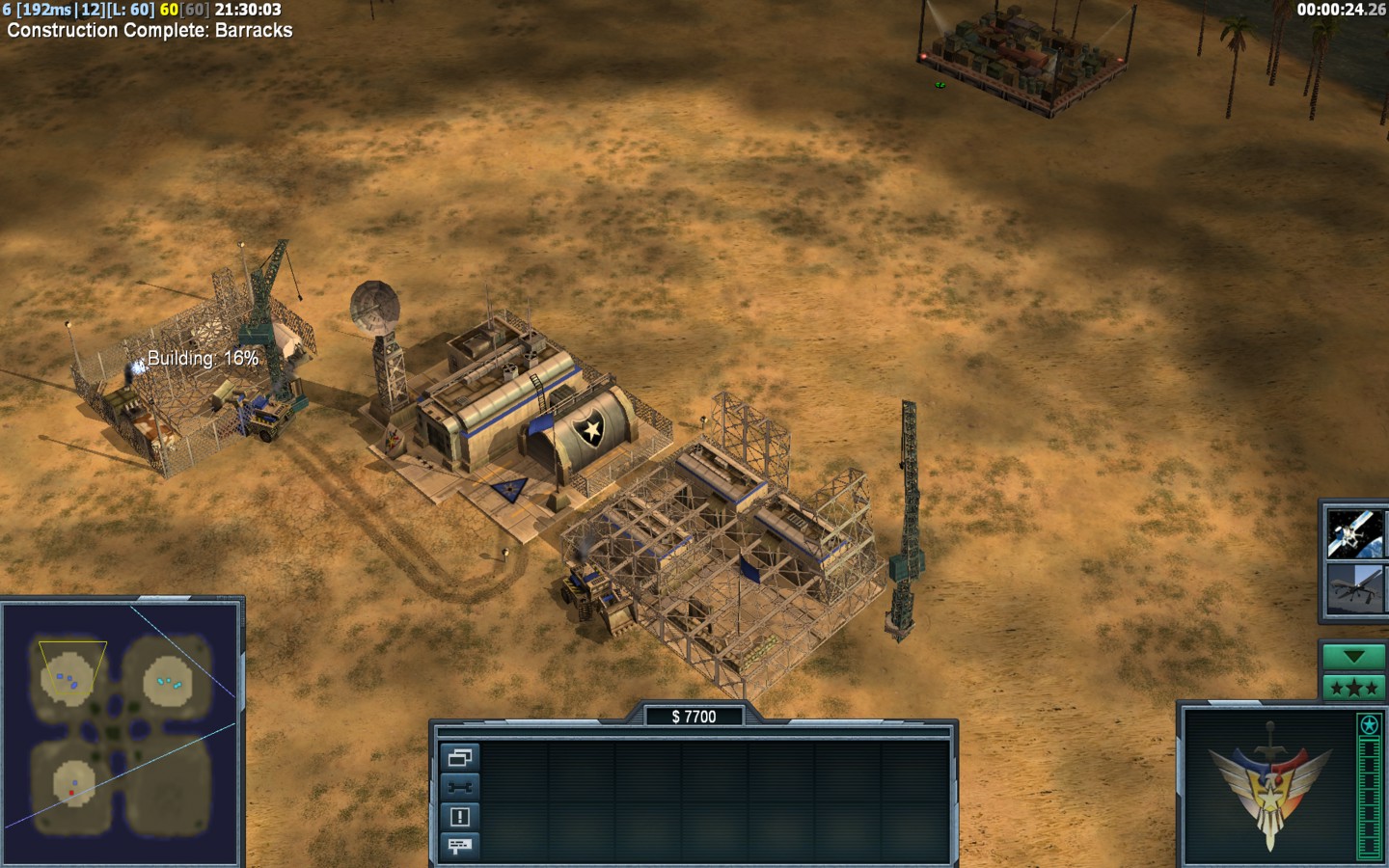Click the exclamation mark beacon button
The height and width of the screenshot is (868, 1389).
tap(459, 817)
